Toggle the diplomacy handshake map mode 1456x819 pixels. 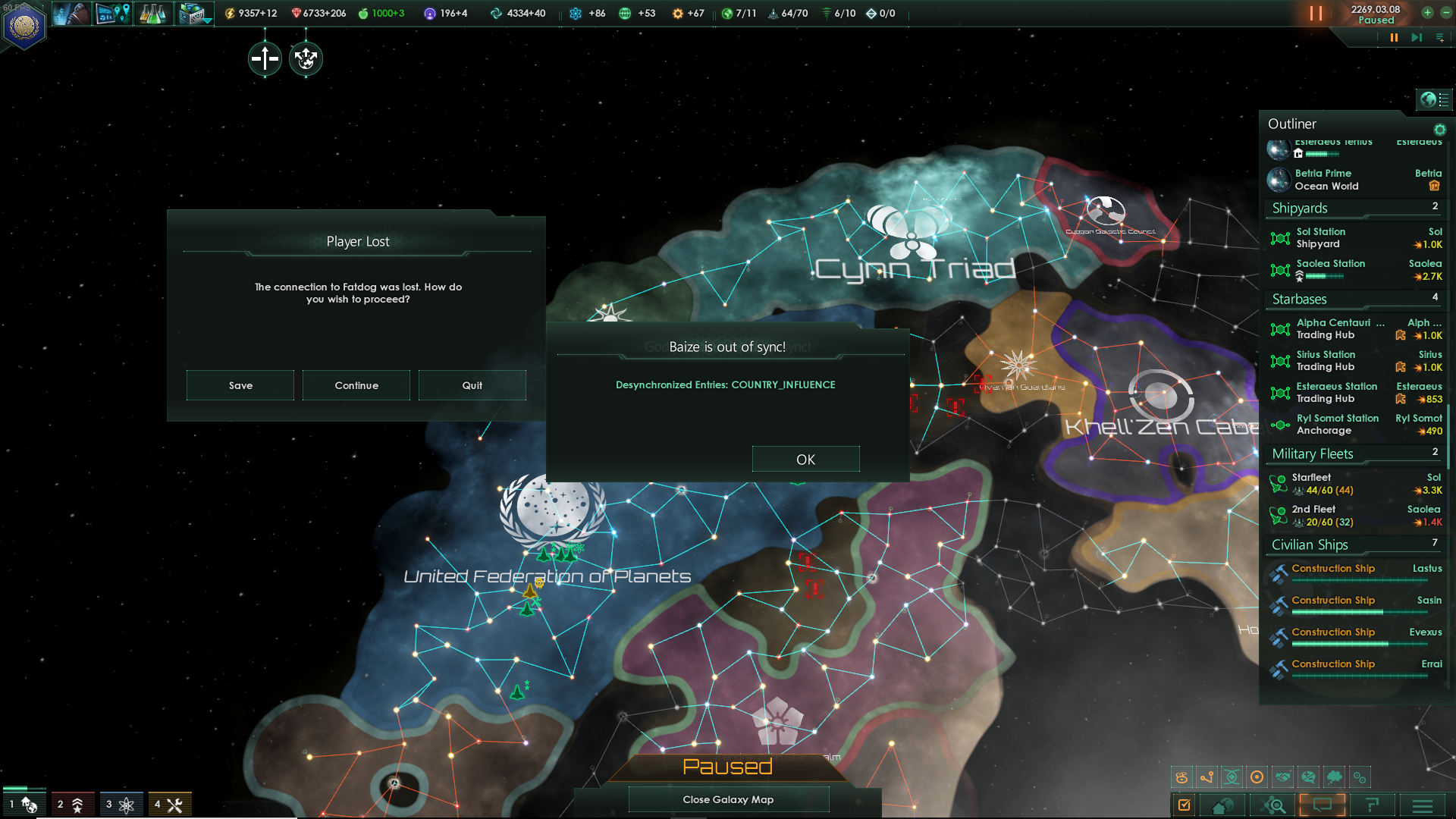[x=1282, y=777]
